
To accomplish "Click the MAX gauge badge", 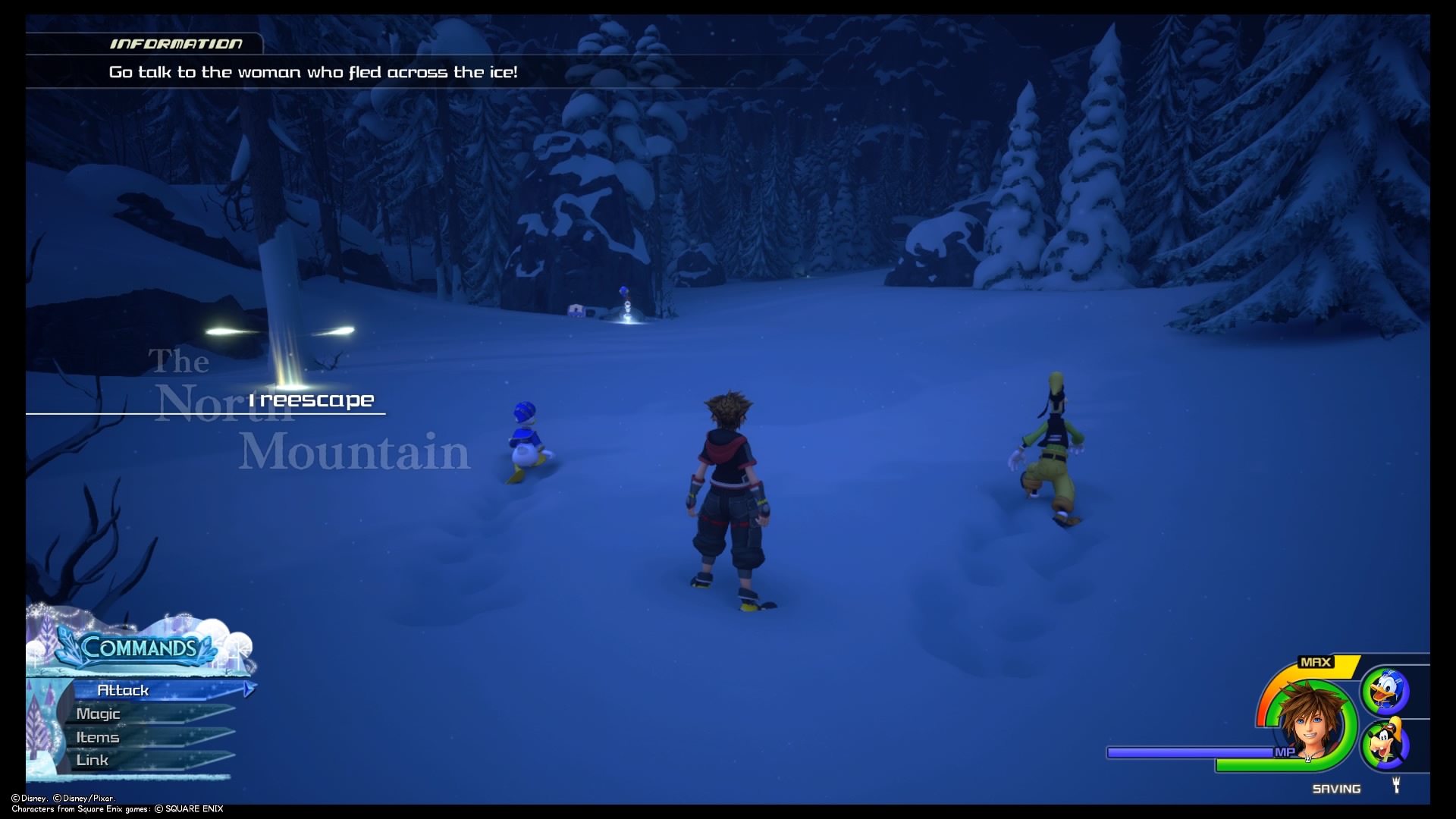I will tap(1316, 662).
